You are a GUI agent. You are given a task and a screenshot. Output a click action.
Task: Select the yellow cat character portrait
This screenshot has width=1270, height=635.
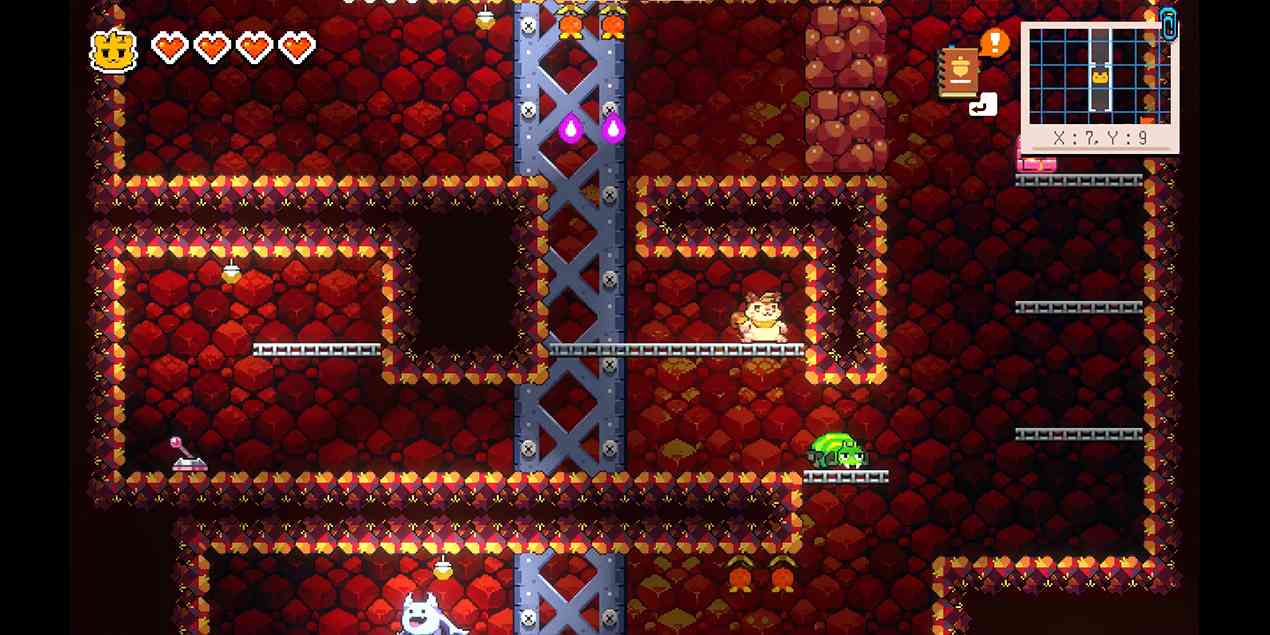114,50
